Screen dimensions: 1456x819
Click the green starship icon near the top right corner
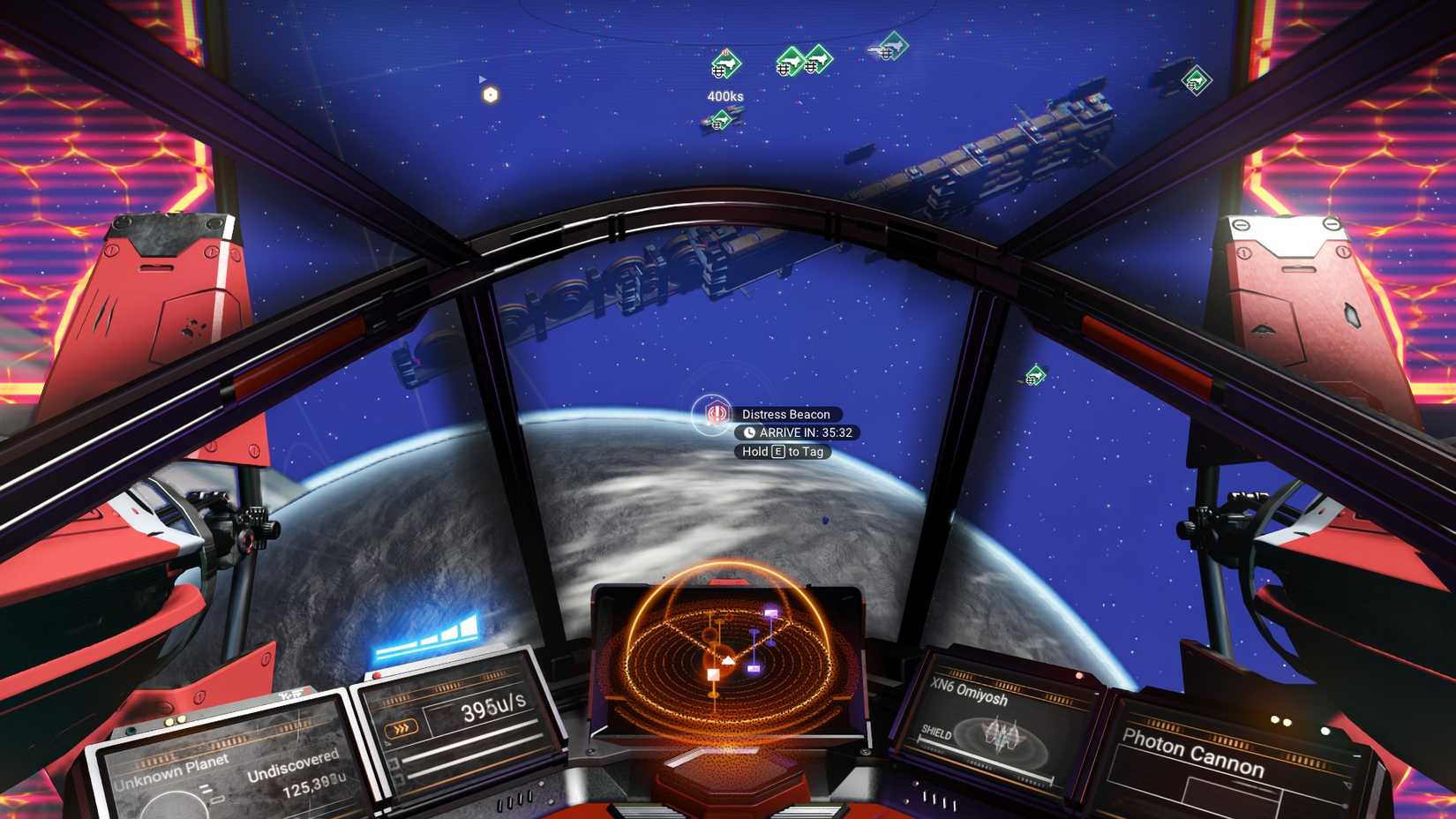[x=1195, y=80]
